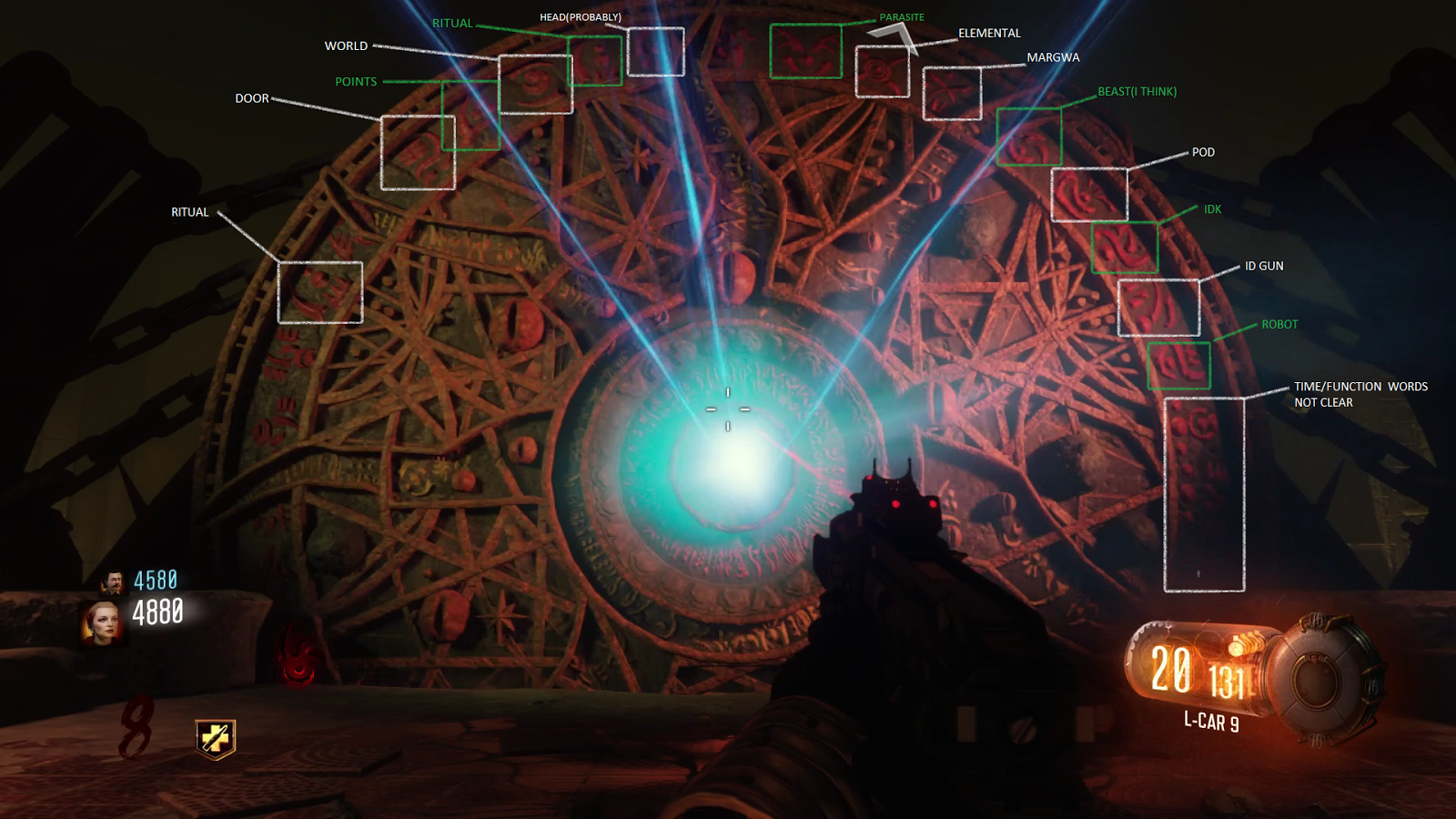1456x819 pixels.
Task: Expand the HEAD(PROBABLY) annotation box
Action: click(x=657, y=53)
